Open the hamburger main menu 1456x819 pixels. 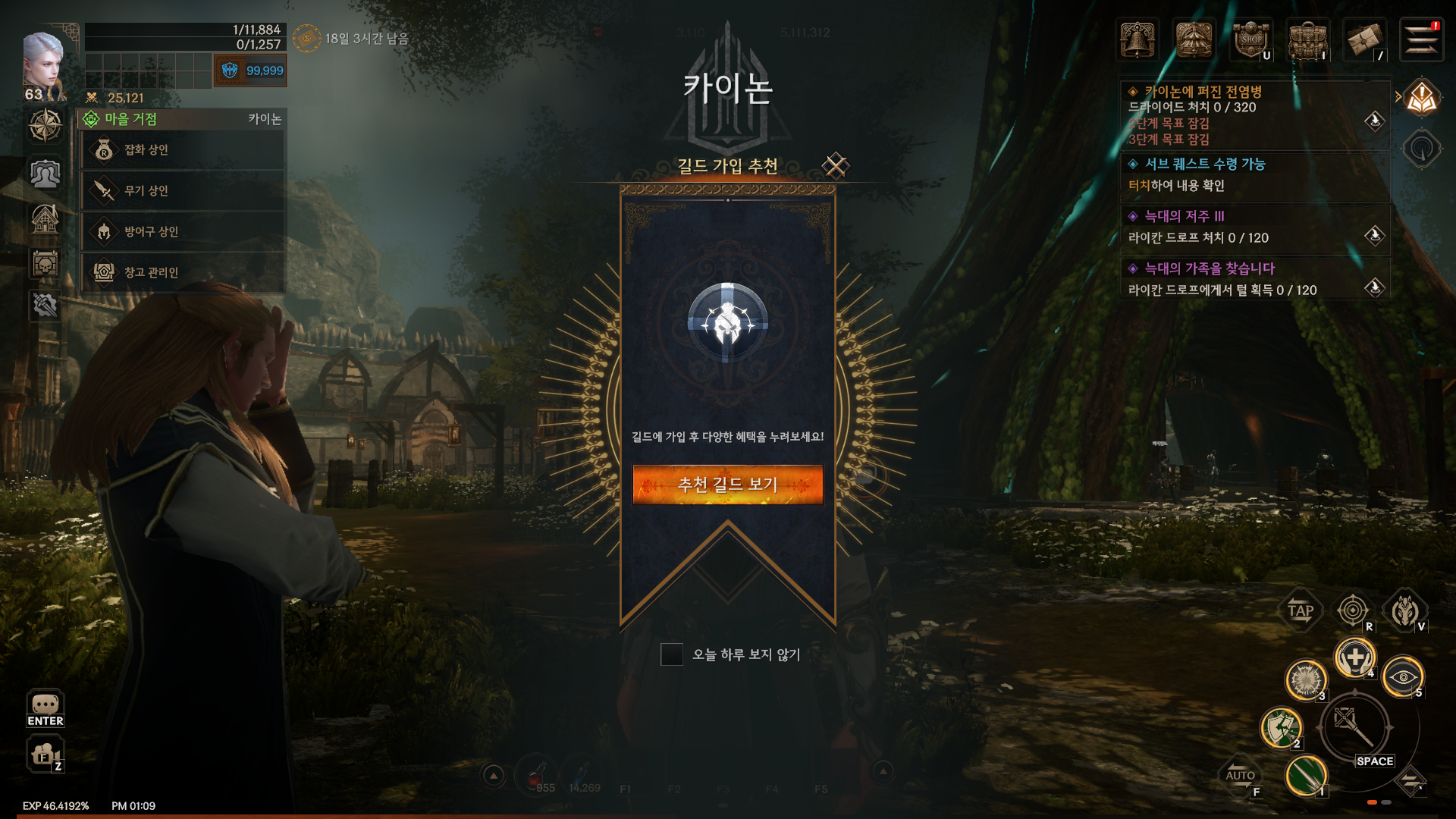click(1420, 39)
